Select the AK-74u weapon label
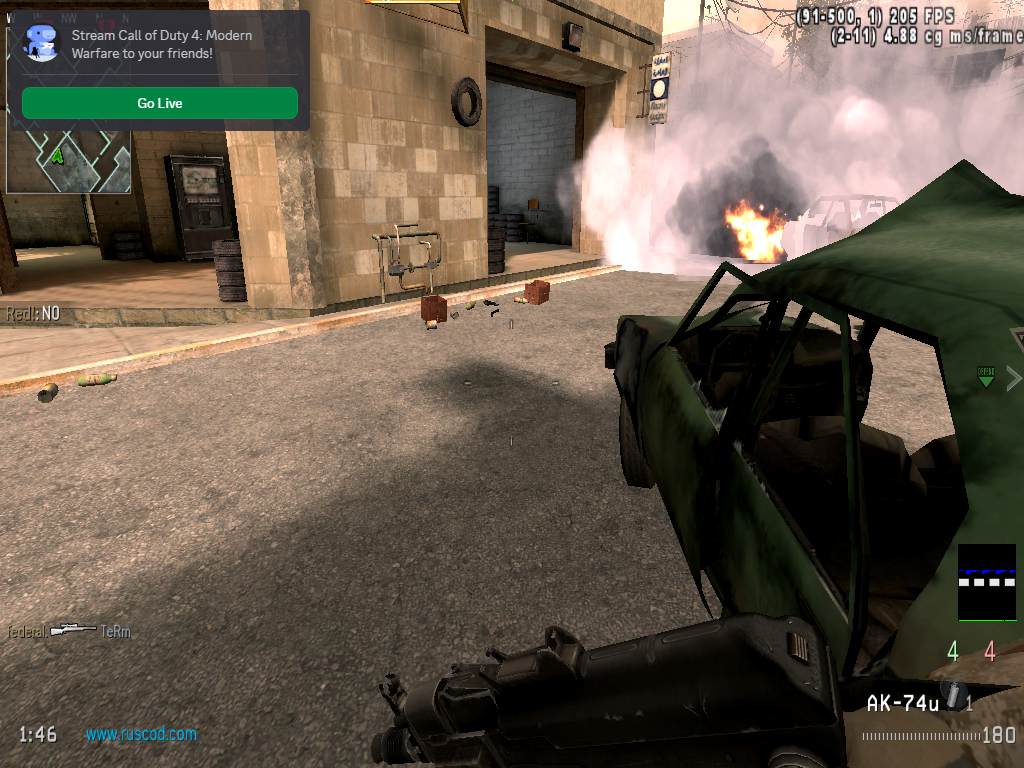1024x768 pixels. (x=902, y=704)
